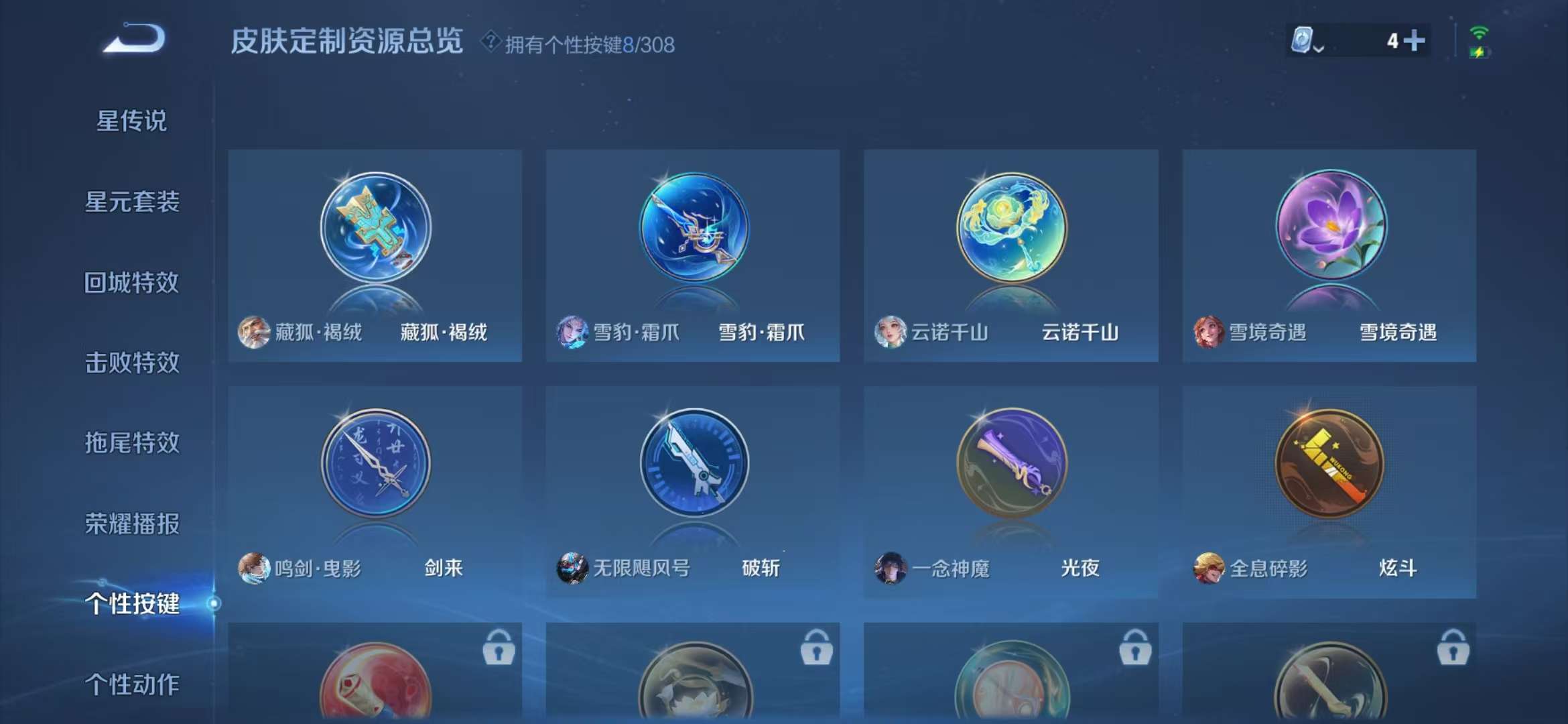Open the question mark help icon
The height and width of the screenshot is (724, 1568).
pyautogui.click(x=491, y=43)
